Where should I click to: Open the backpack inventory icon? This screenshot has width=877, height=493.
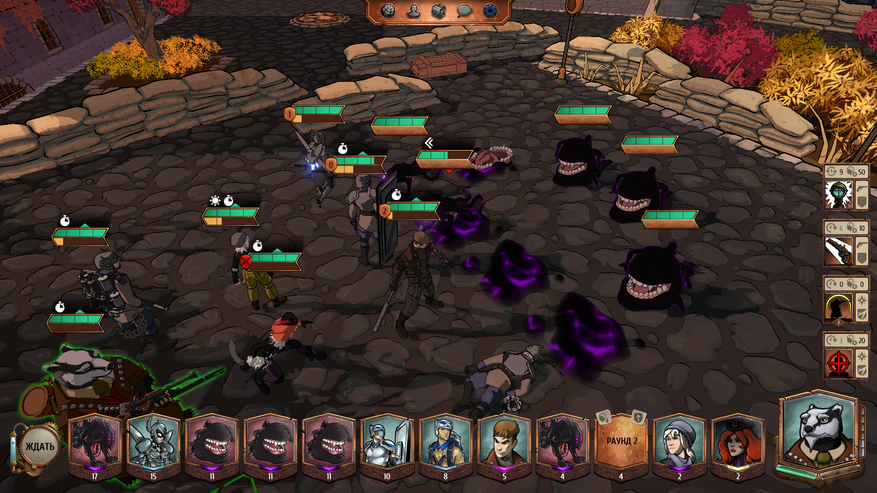coord(438,11)
